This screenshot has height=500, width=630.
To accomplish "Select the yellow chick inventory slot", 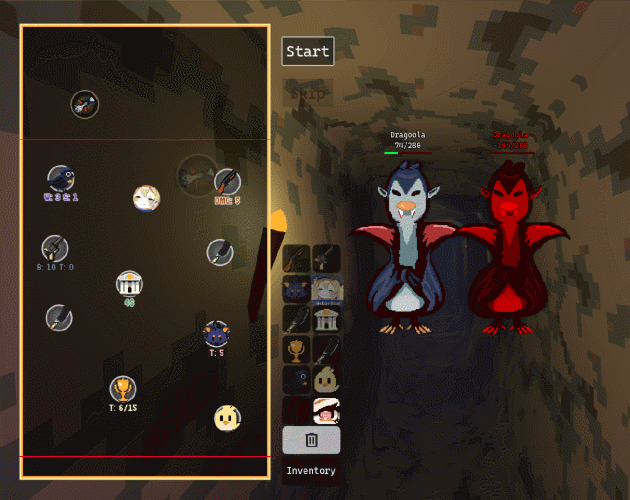I will [326, 380].
